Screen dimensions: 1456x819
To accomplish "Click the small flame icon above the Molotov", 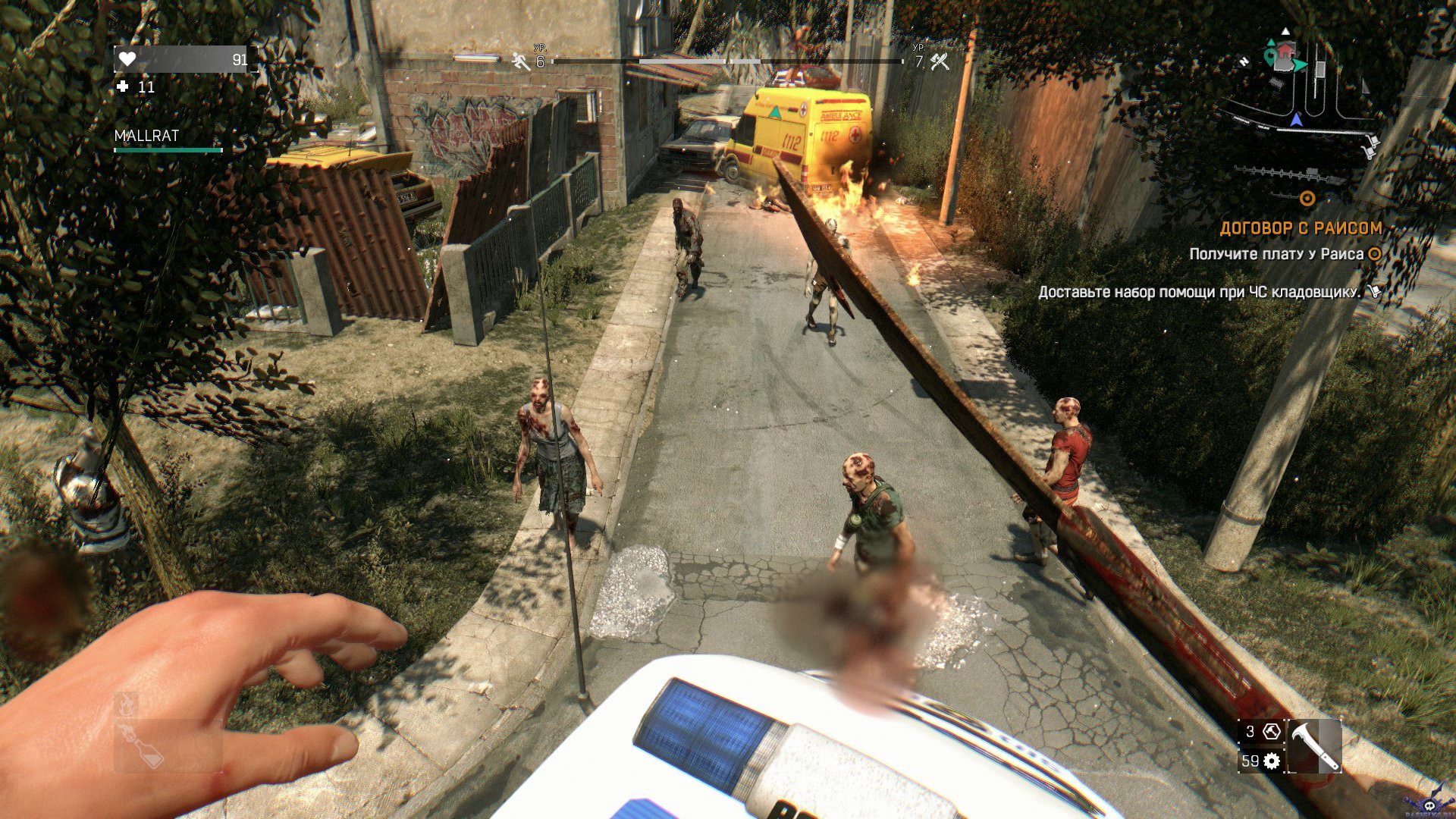I will (x=127, y=704).
